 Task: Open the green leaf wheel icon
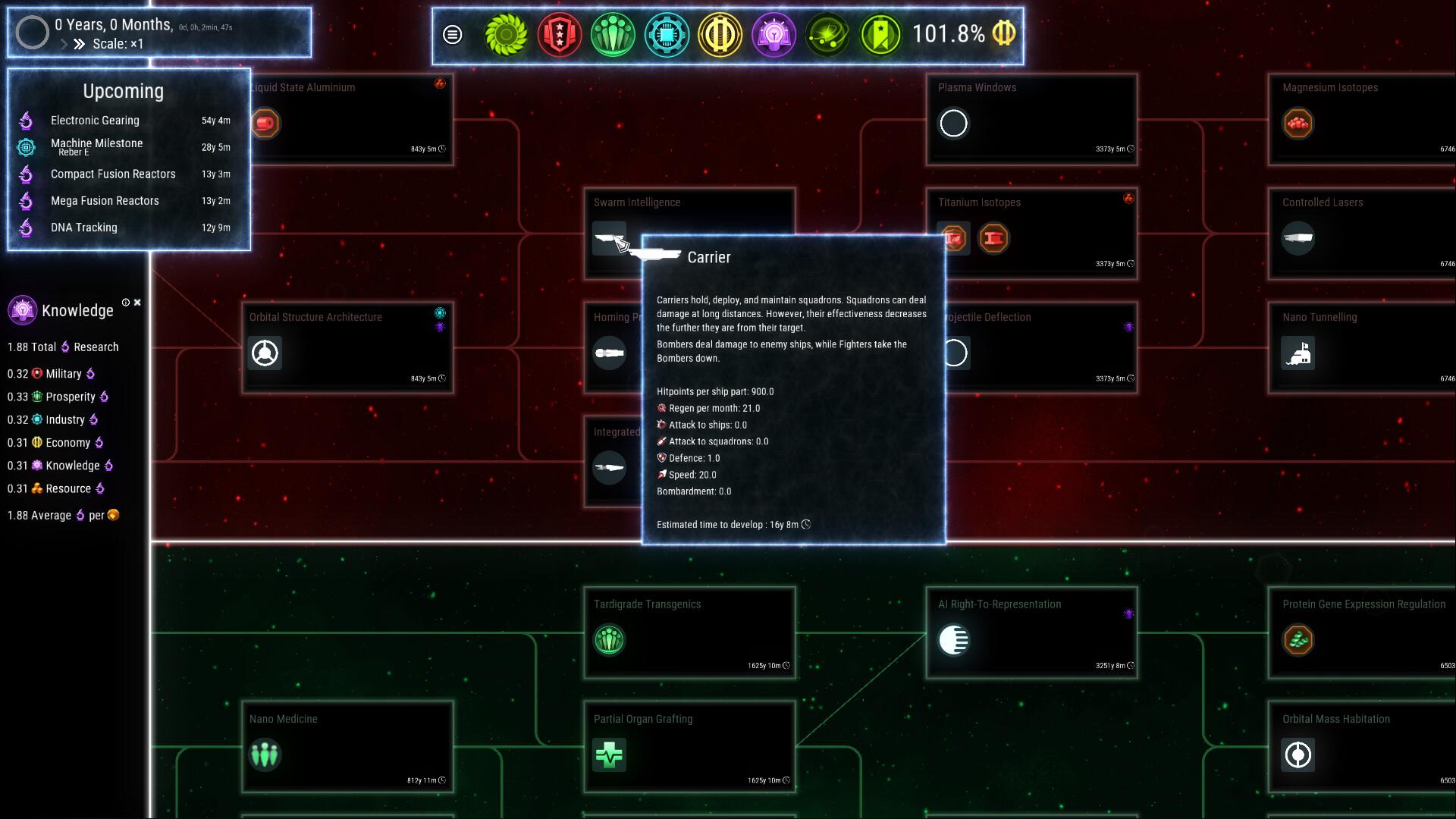506,34
